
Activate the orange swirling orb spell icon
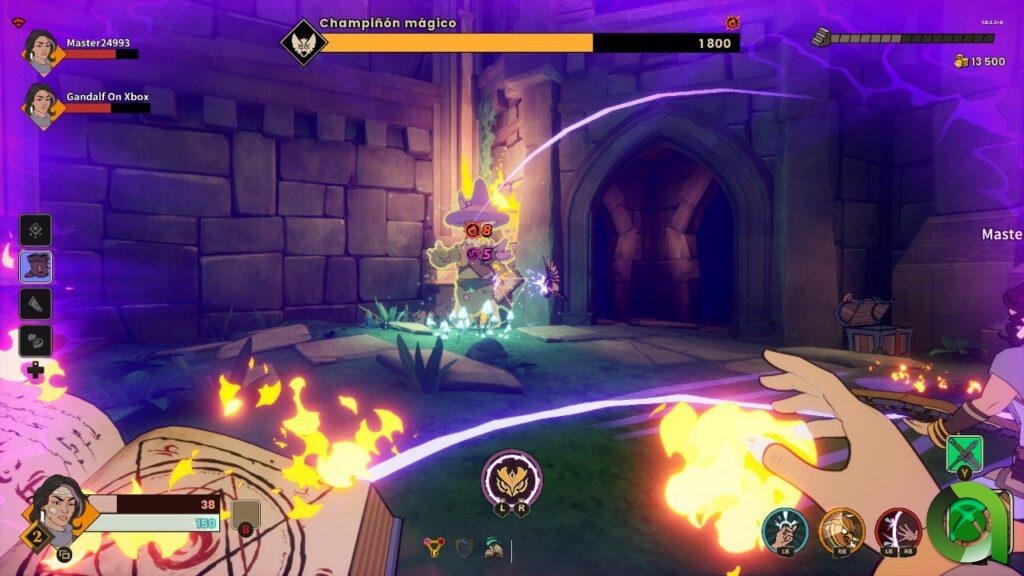click(x=841, y=529)
